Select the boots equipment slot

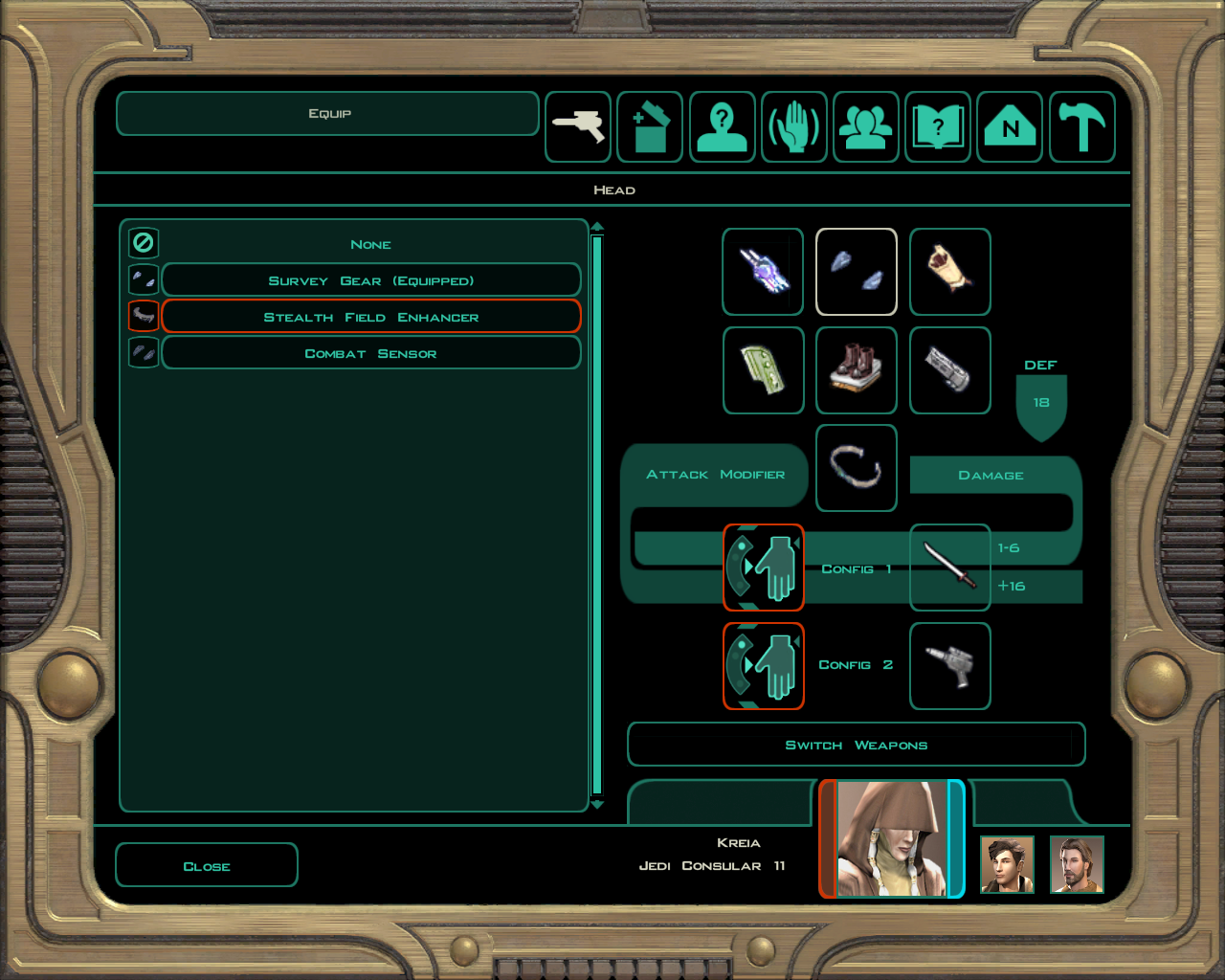[857, 370]
